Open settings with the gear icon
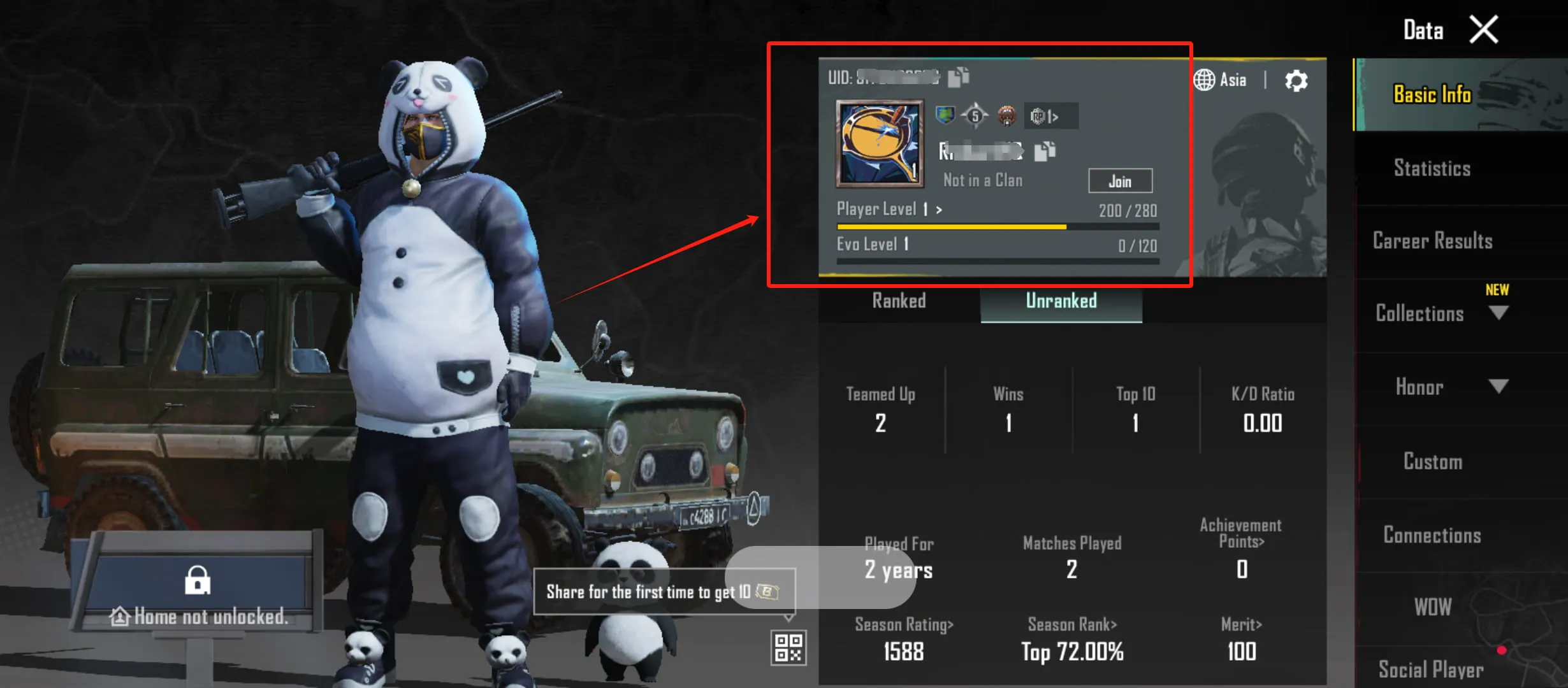The height and width of the screenshot is (688, 1568). click(1296, 79)
